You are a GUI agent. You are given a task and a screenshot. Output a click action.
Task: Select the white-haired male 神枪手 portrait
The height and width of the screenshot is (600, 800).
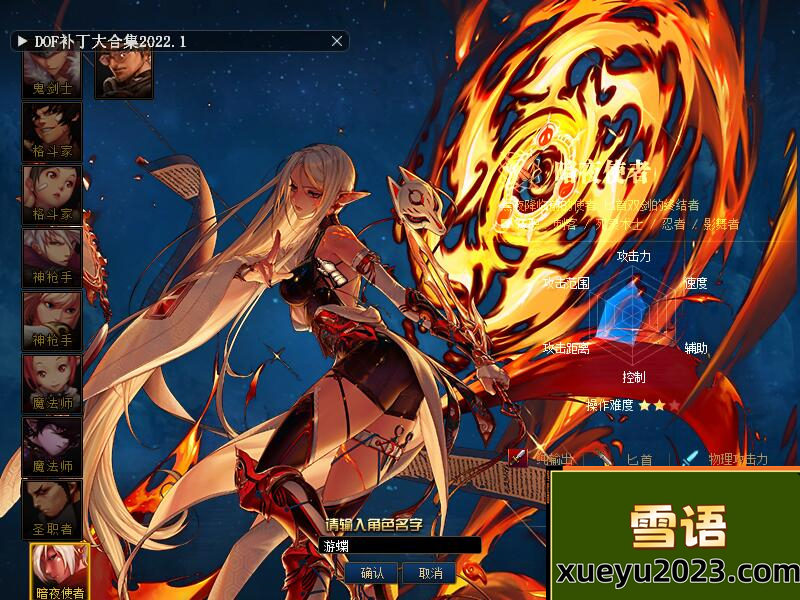52,258
